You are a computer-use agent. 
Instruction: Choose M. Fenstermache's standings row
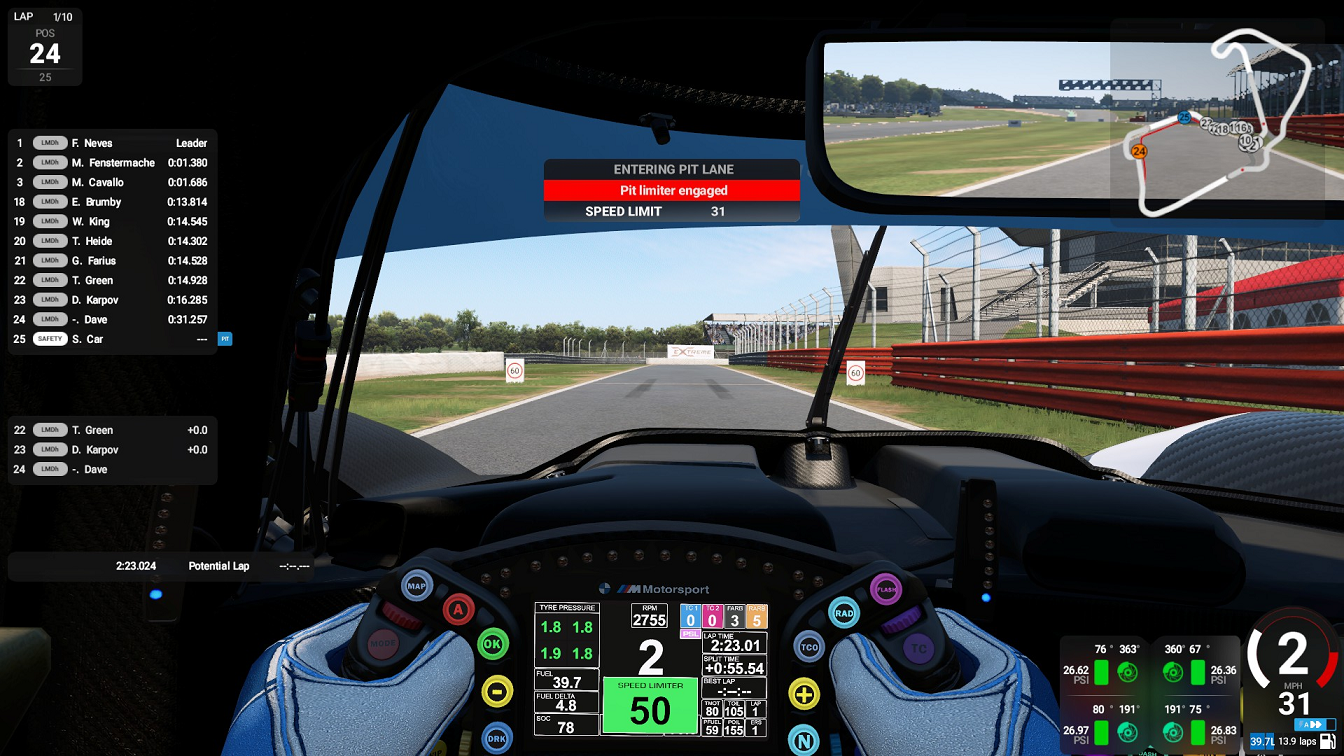pos(112,163)
